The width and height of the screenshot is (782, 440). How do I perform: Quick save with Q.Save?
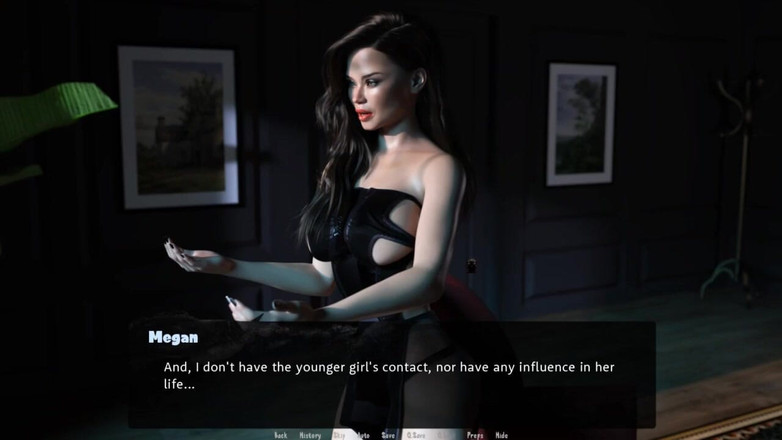coord(416,435)
